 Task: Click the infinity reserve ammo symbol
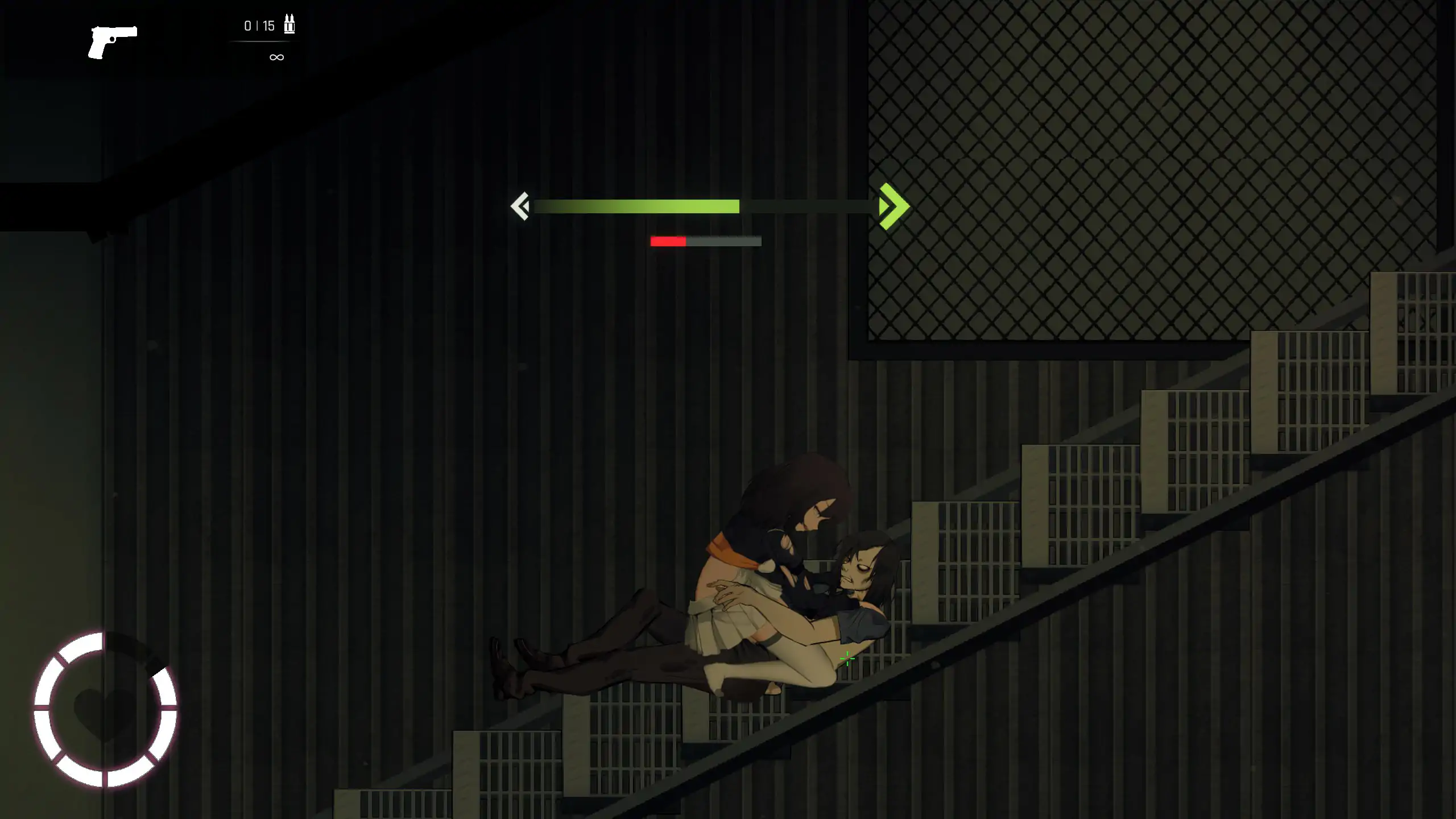point(276,56)
